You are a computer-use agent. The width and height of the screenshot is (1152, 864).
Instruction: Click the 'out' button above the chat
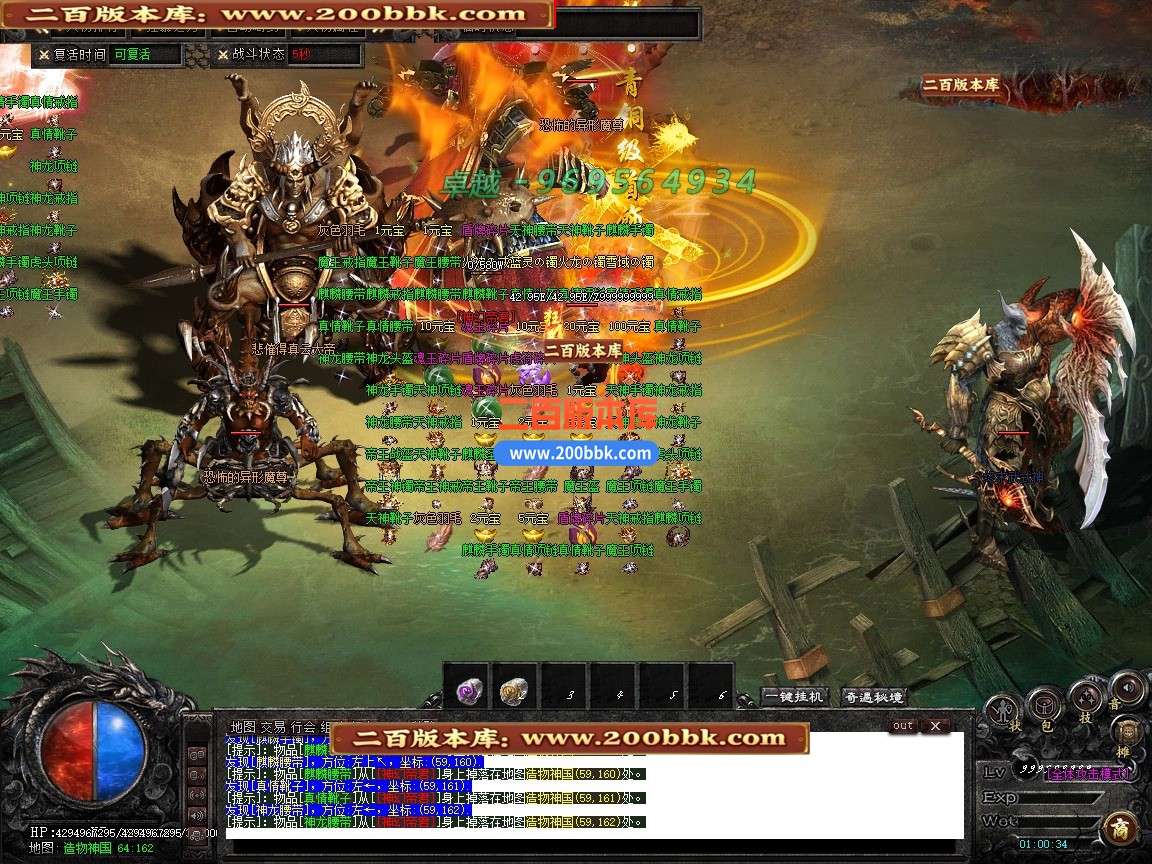(902, 726)
